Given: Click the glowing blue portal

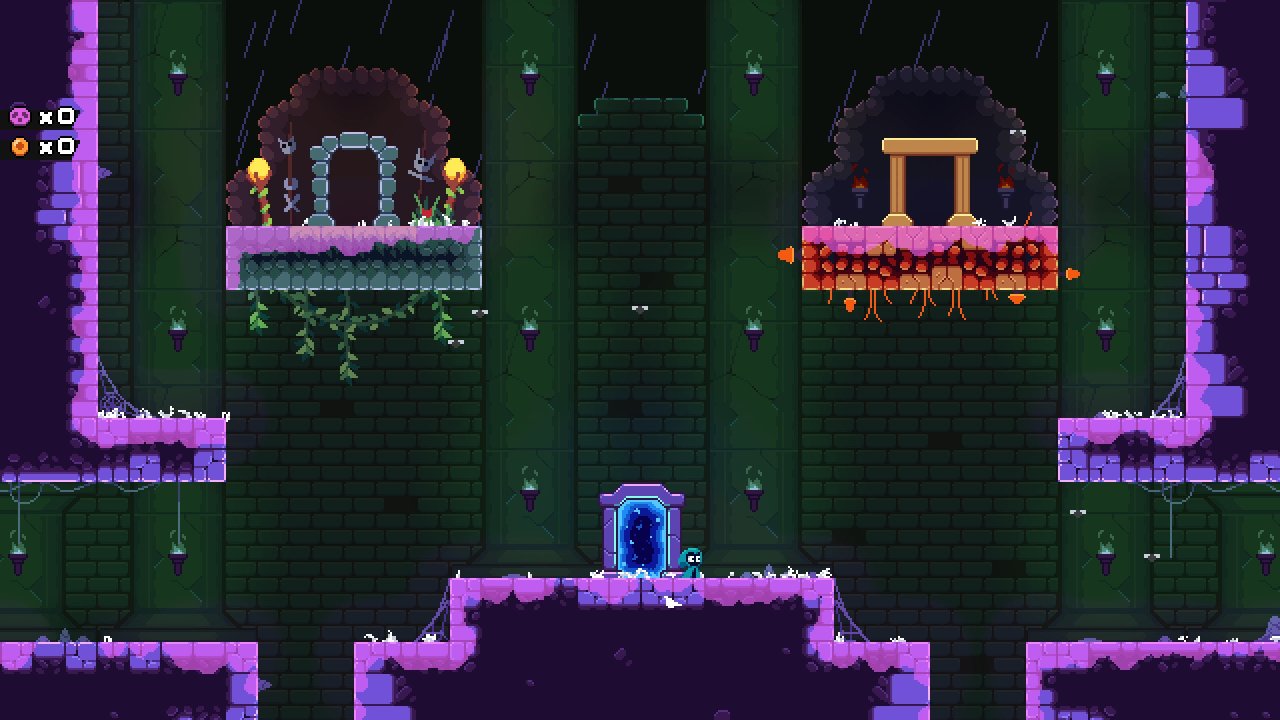Looking at the screenshot, I should (638, 535).
